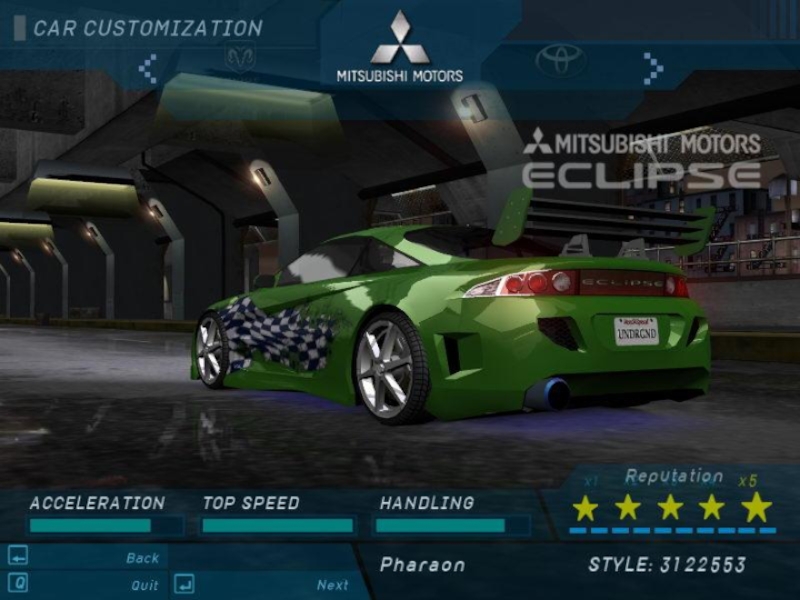Continue with the Next button

pyautogui.click(x=332, y=585)
